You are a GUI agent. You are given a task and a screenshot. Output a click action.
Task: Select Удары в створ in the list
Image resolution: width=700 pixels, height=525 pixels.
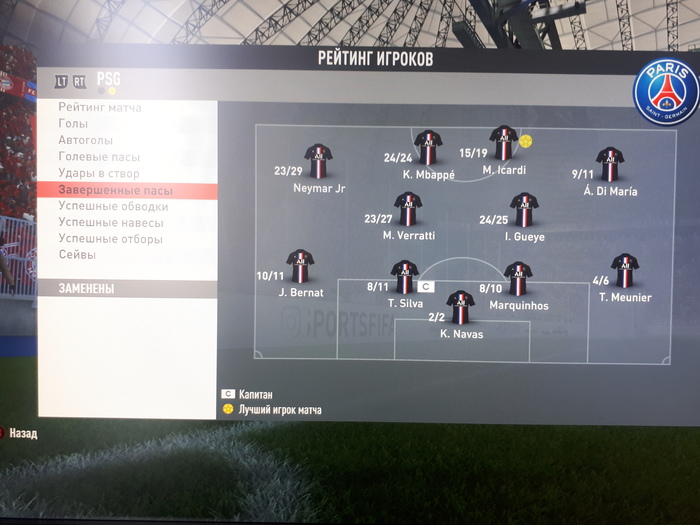99,174
